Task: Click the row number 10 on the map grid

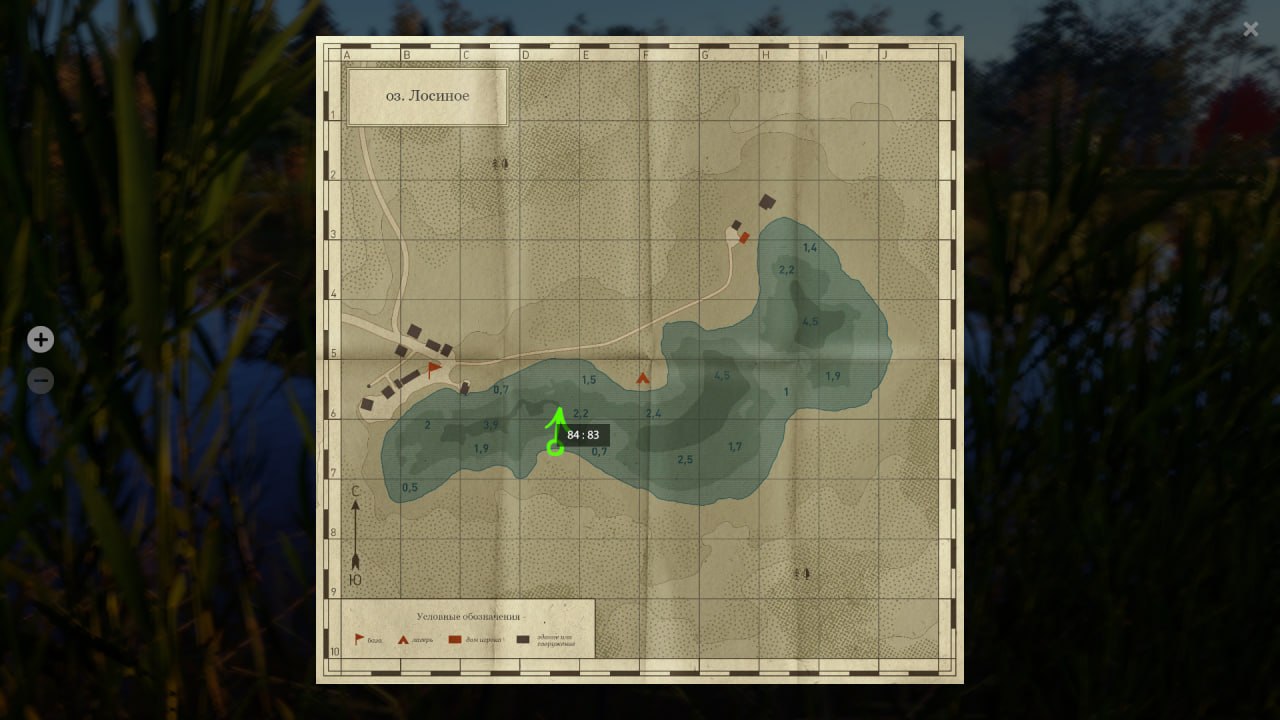Action: click(335, 651)
